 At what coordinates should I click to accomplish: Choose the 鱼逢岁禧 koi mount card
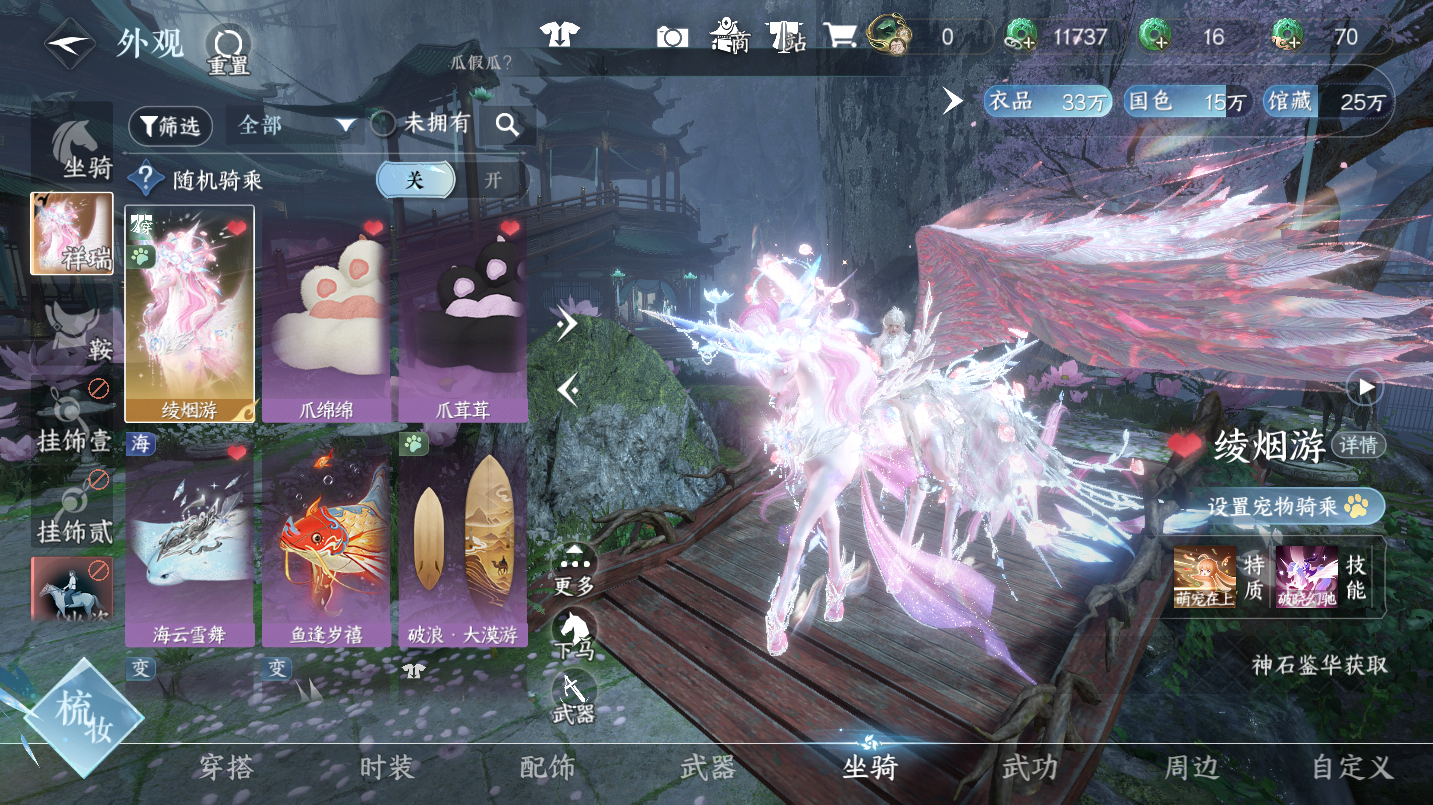(x=325, y=540)
